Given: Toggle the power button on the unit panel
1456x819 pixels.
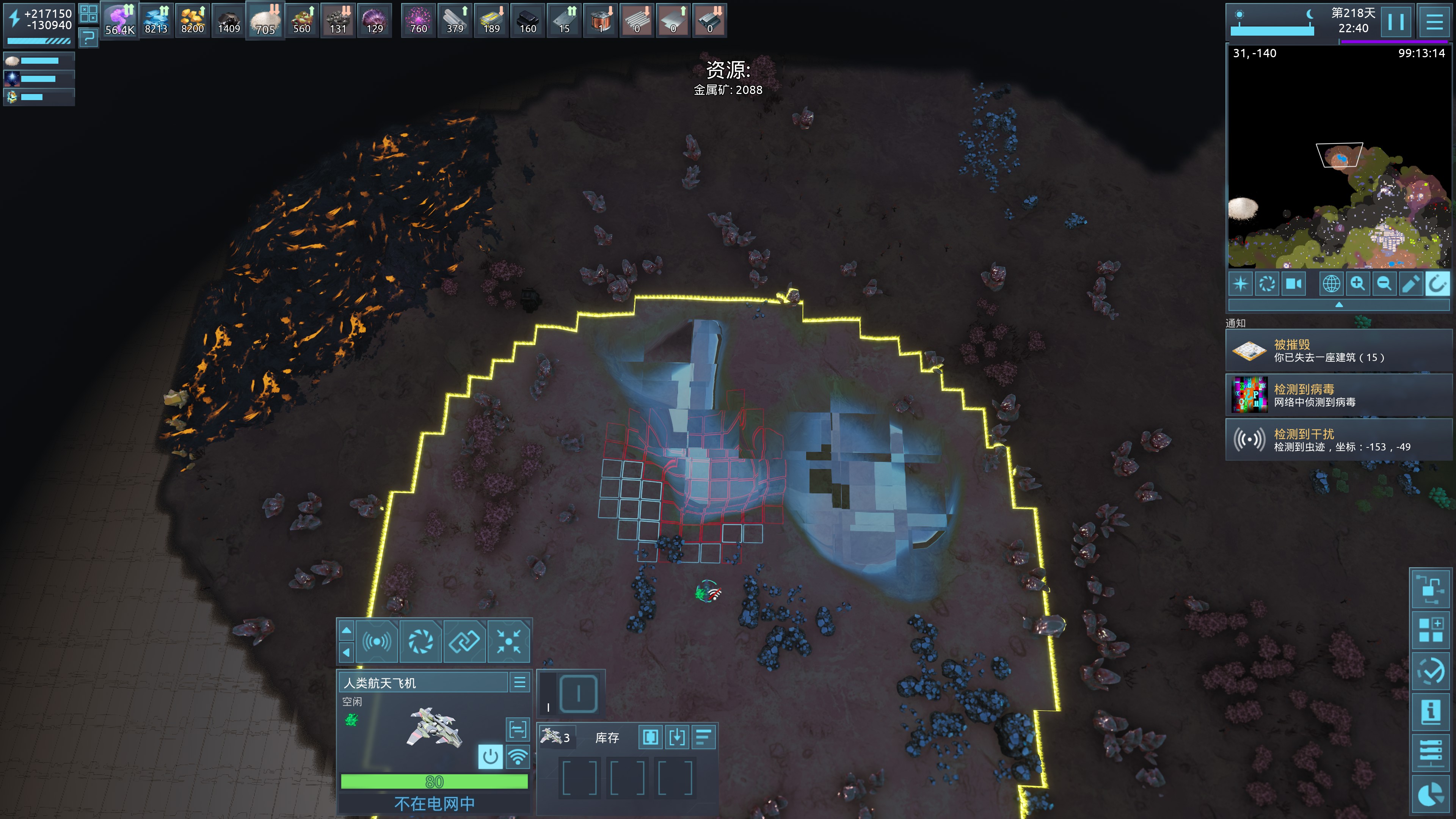Looking at the screenshot, I should (490, 756).
